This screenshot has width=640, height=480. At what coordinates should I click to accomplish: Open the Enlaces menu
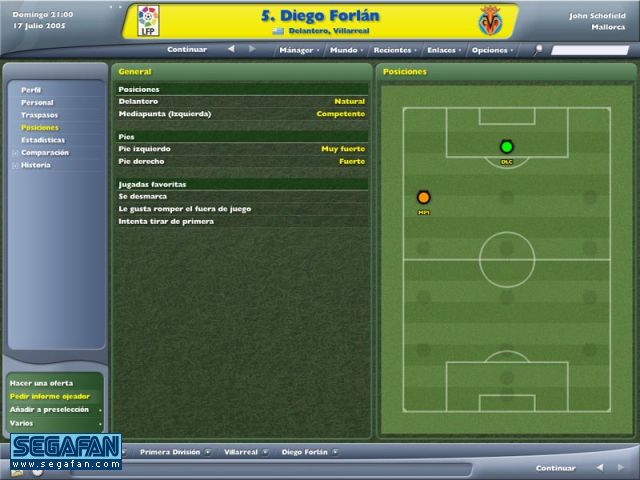(441, 49)
